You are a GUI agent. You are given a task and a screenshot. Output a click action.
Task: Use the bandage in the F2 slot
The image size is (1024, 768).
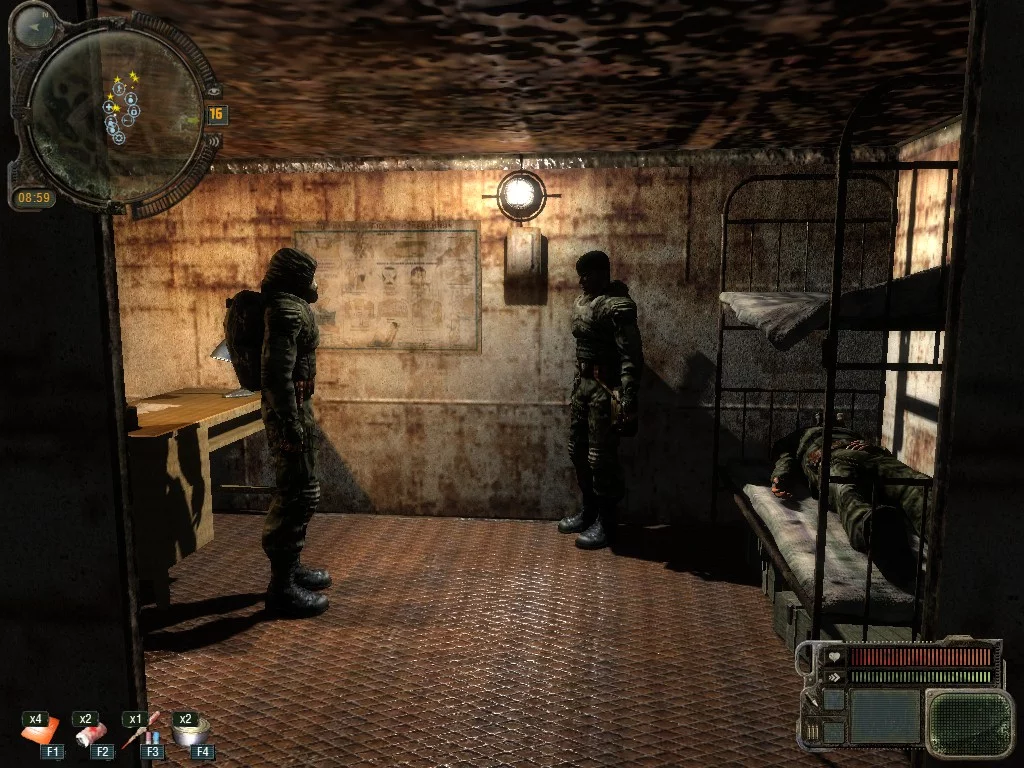[x=93, y=735]
